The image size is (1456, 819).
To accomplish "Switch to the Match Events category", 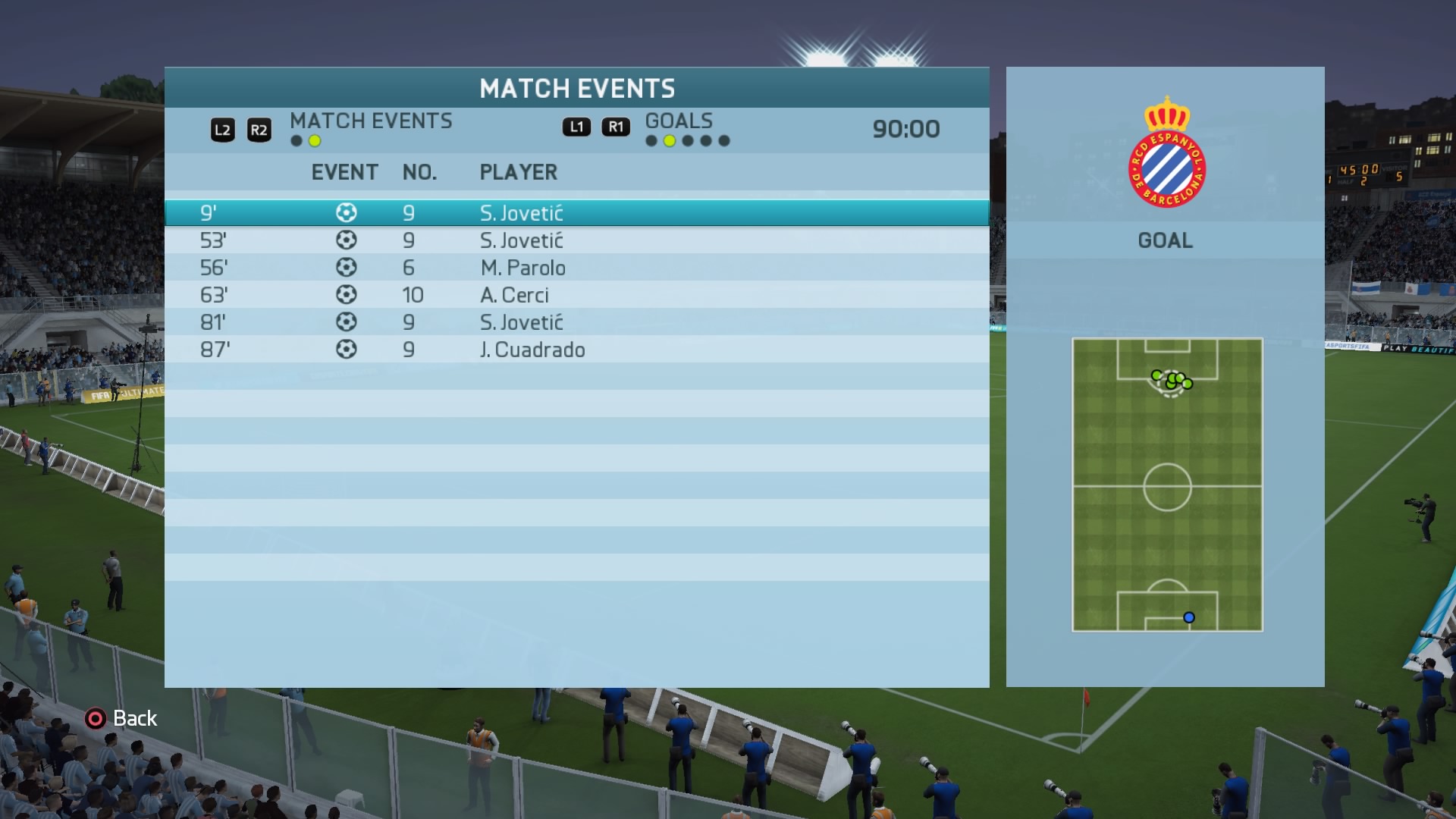I will [x=370, y=121].
